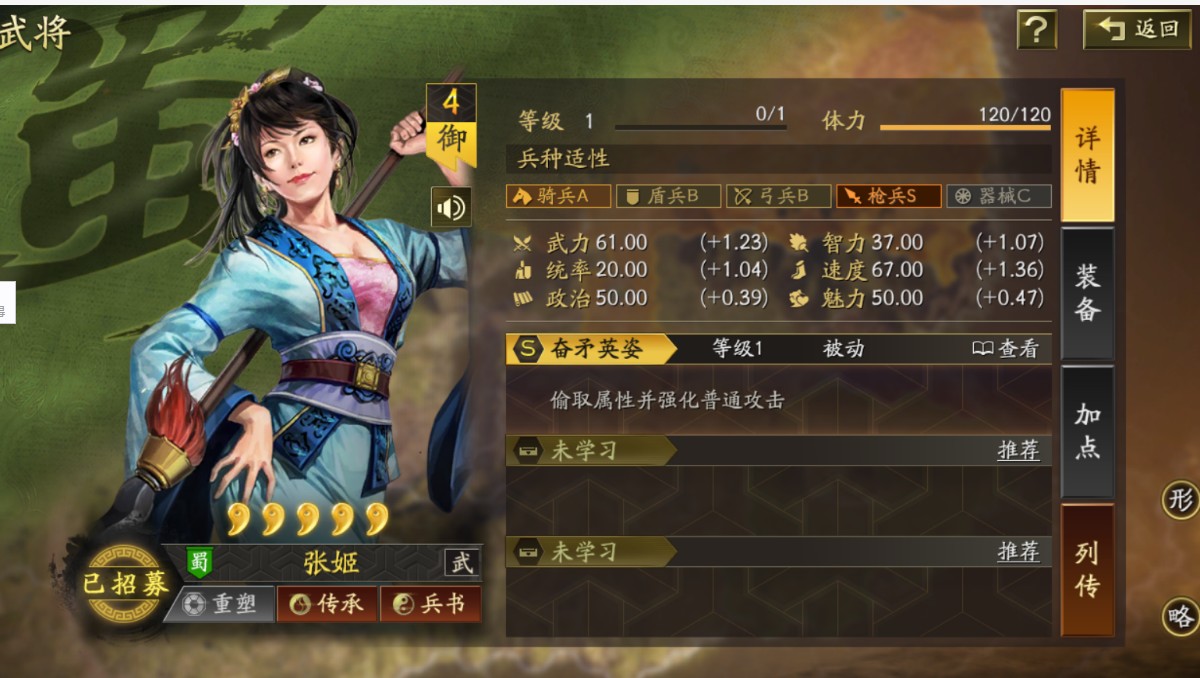
Task: Open the 装备 equipment tab
Action: [x=1087, y=293]
